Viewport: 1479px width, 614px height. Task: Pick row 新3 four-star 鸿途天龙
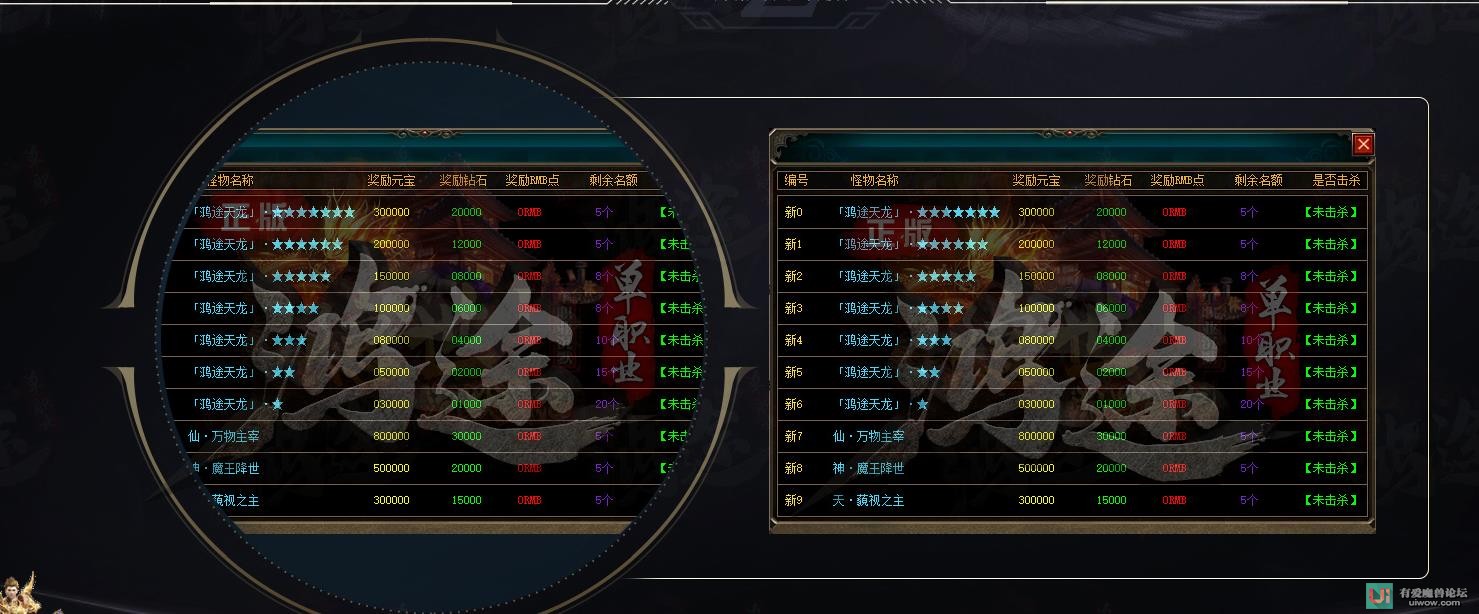1071,308
